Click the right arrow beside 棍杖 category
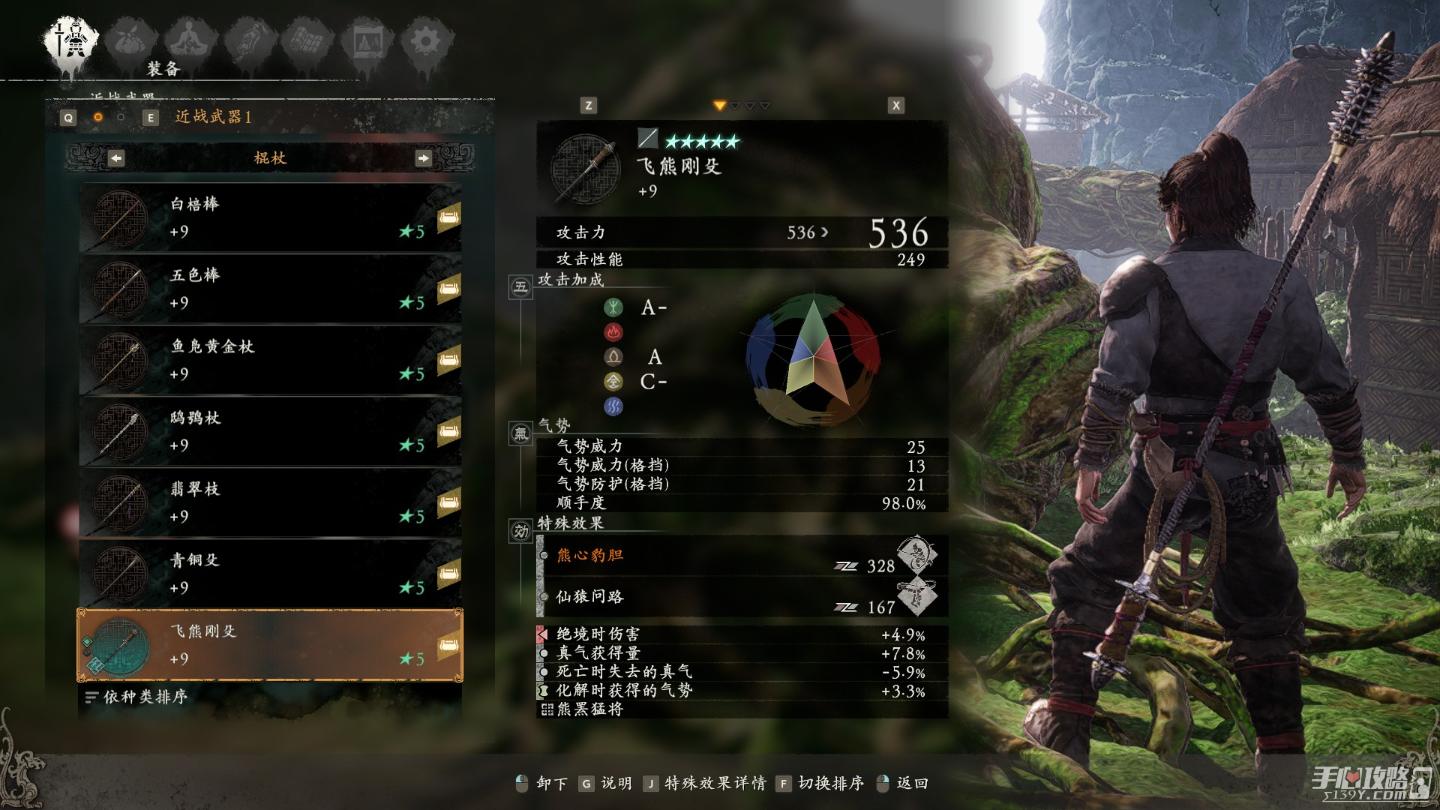The height and width of the screenshot is (810, 1440). pos(423,158)
